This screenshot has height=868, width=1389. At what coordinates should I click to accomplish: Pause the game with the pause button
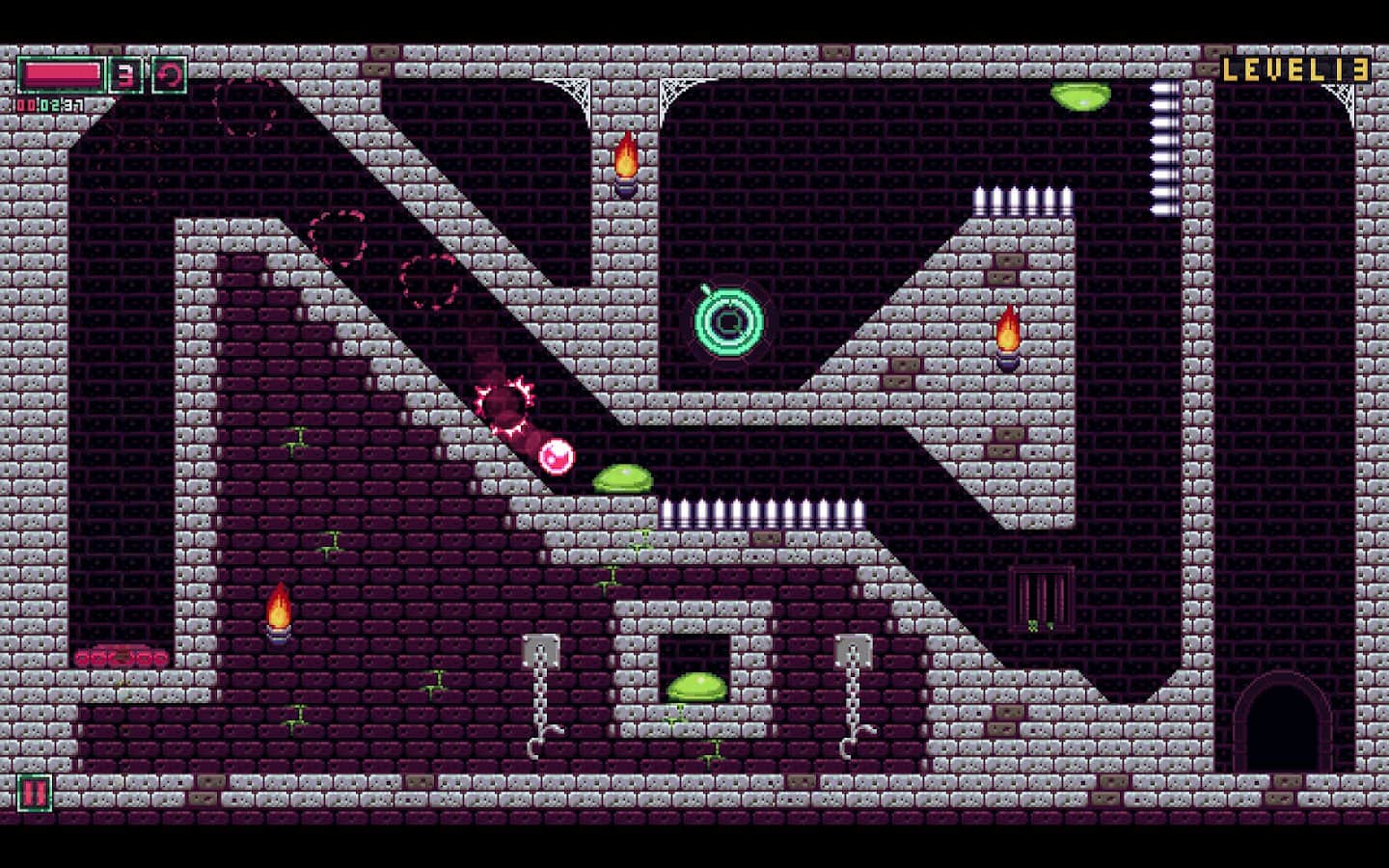coord(34,793)
